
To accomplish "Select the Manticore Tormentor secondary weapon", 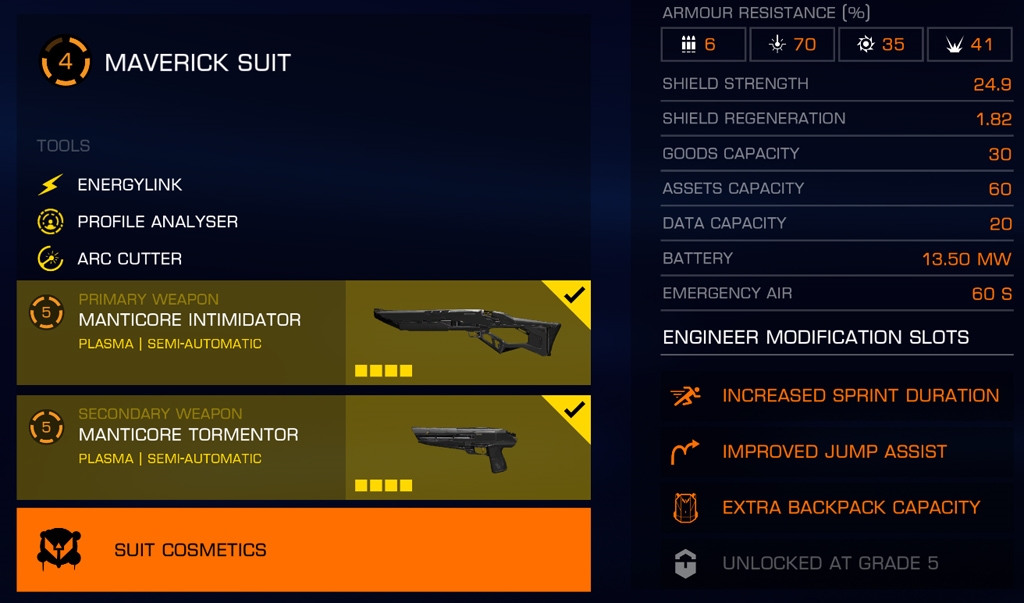I will [x=303, y=448].
